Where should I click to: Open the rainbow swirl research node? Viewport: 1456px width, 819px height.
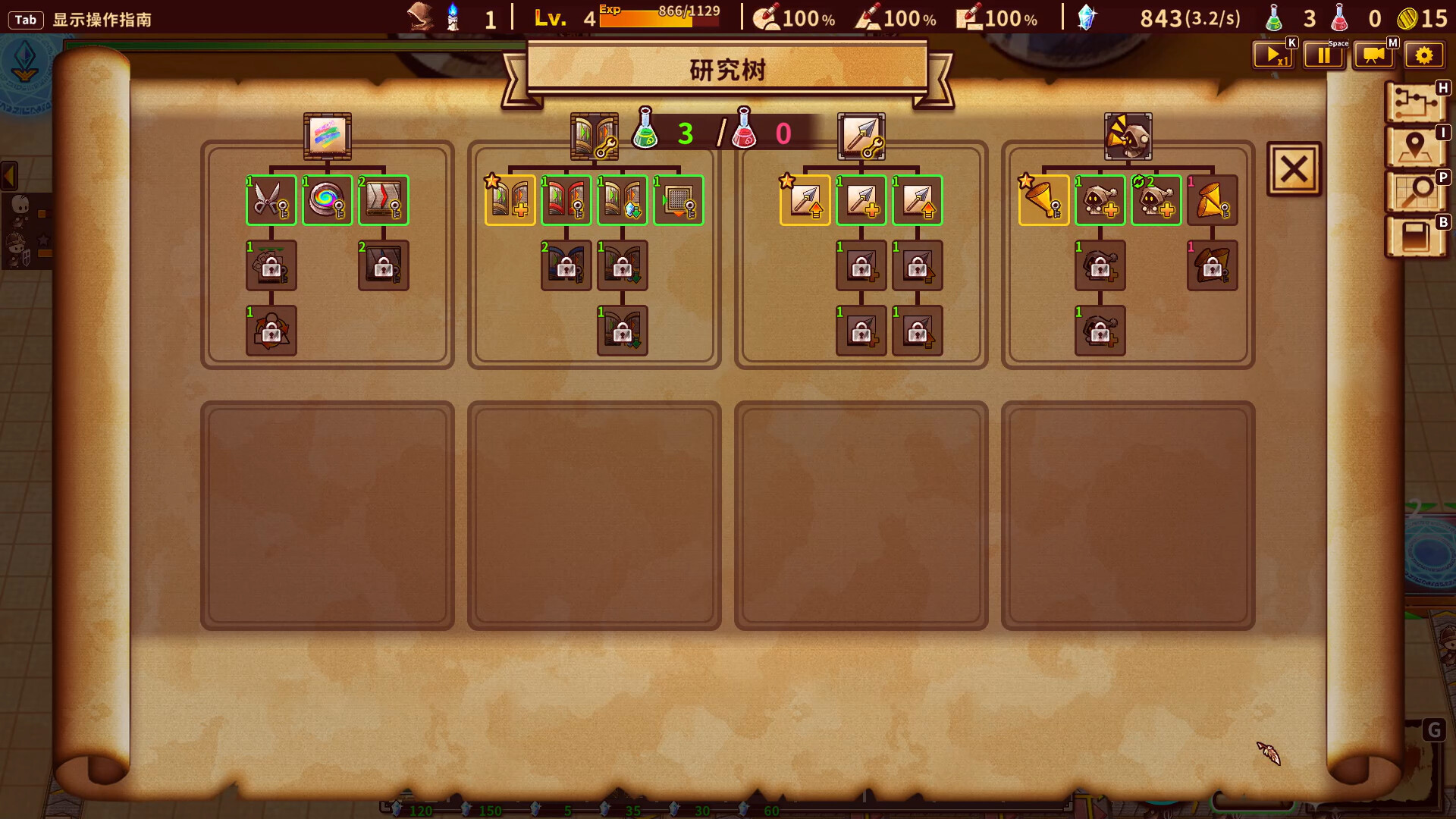pyautogui.click(x=327, y=200)
